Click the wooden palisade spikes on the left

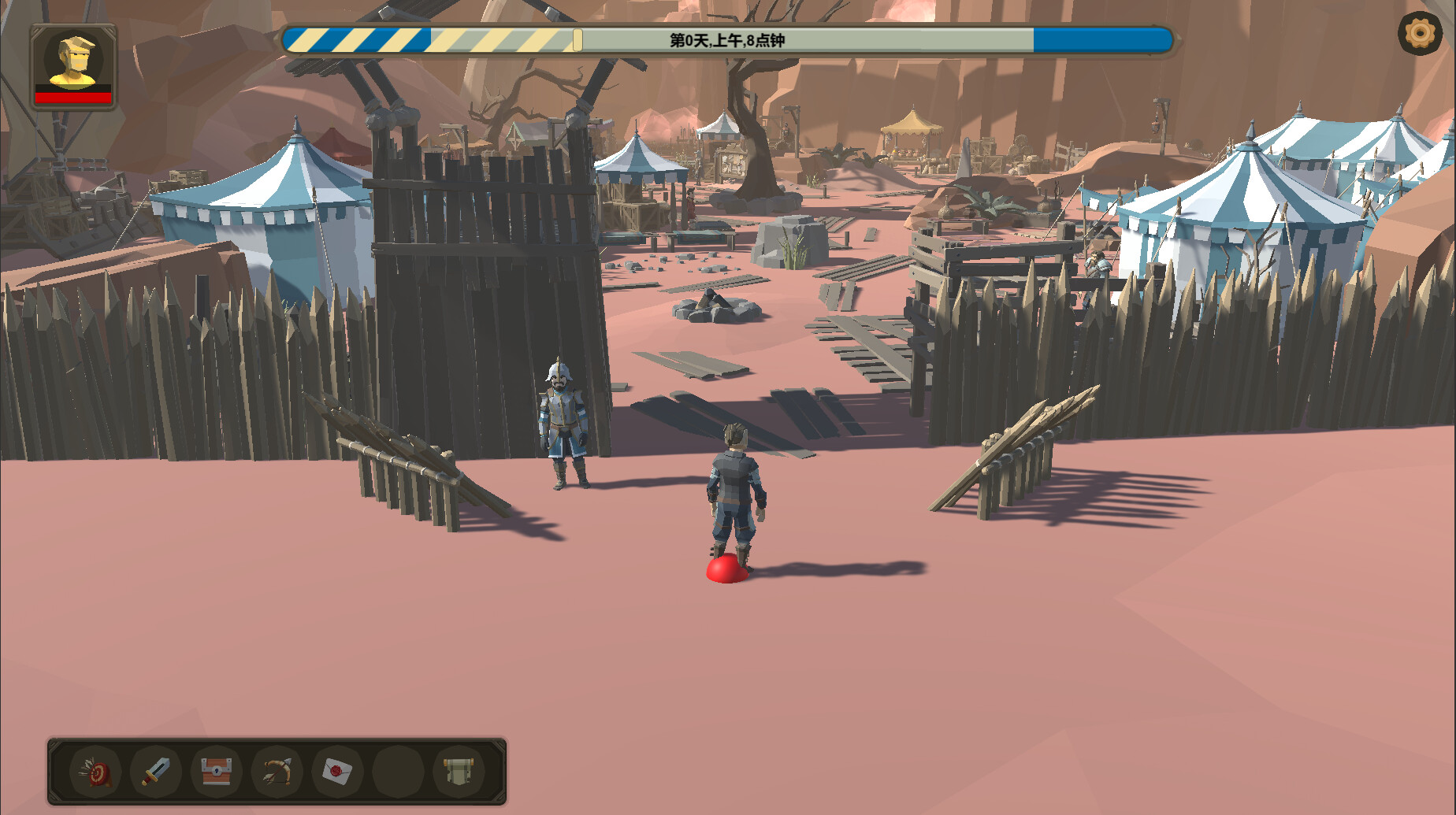click(118, 354)
